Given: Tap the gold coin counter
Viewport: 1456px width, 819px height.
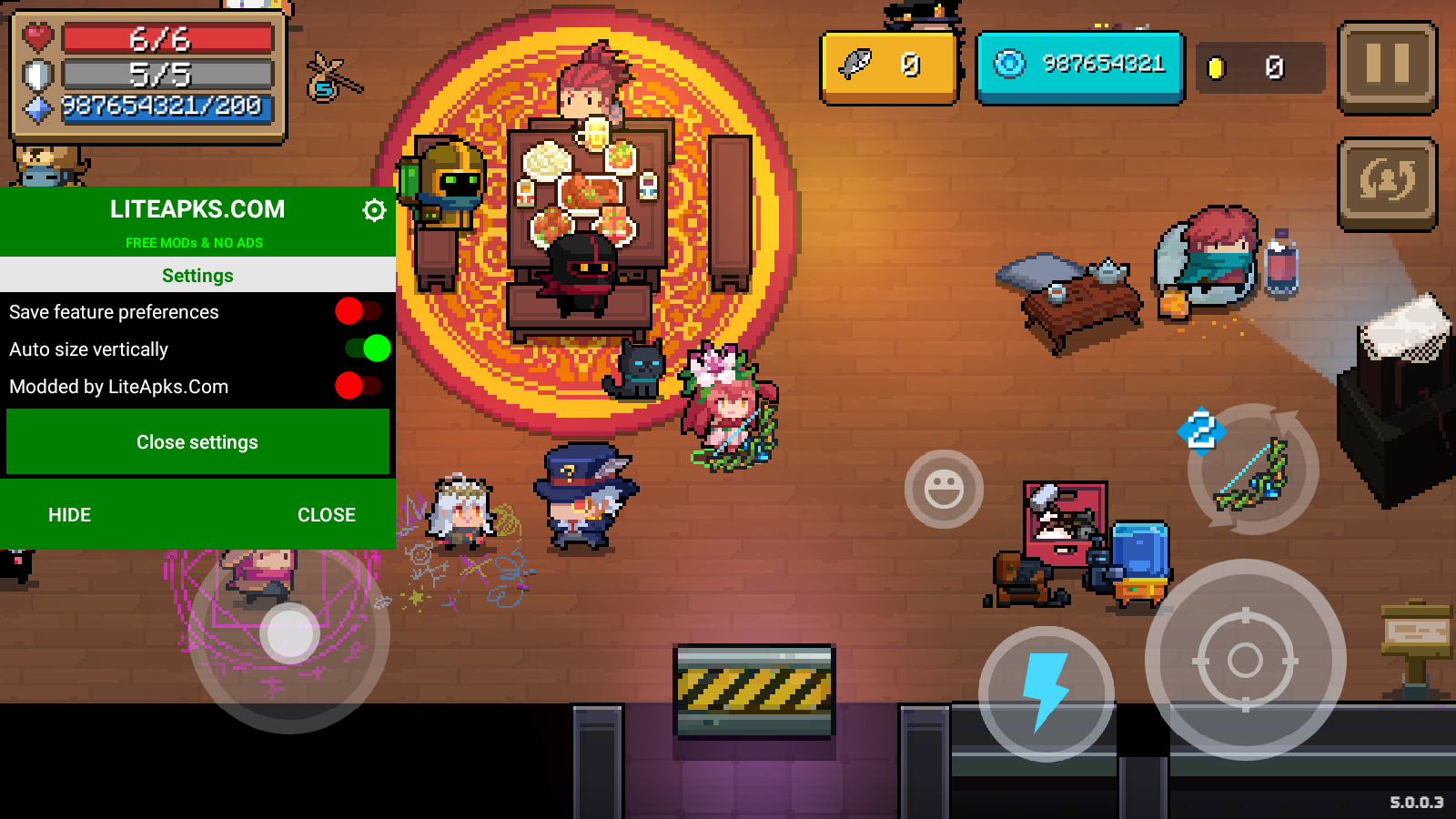Looking at the screenshot, I should [x=1259, y=67].
